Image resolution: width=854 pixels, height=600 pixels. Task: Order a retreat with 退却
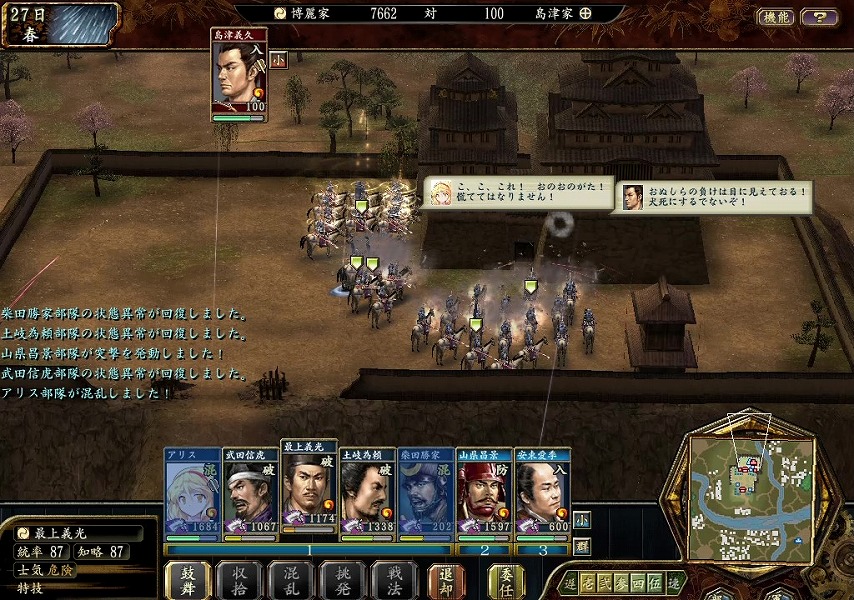point(447,580)
